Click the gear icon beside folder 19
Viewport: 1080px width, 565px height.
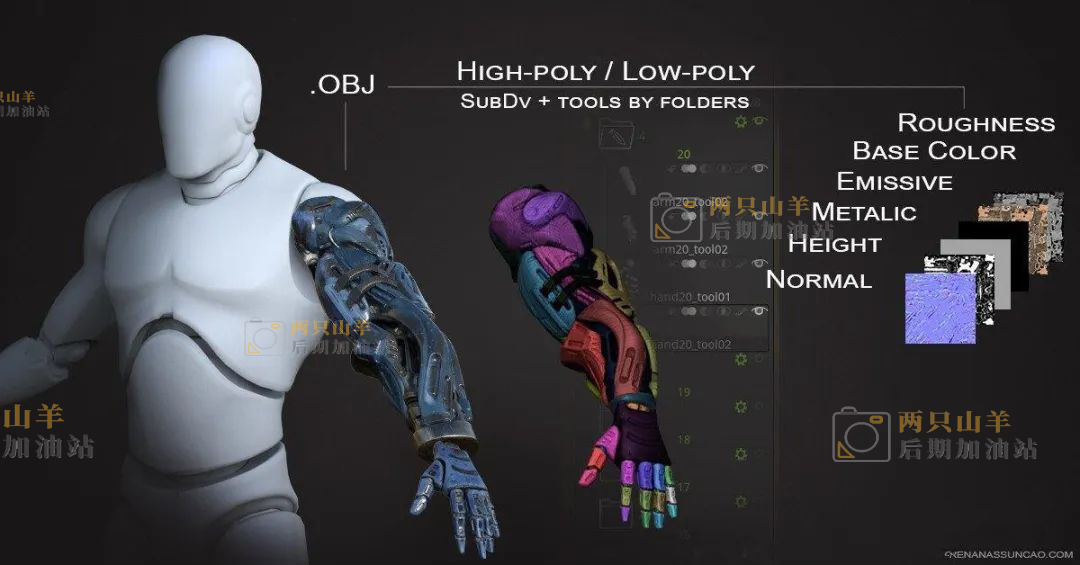(741, 407)
